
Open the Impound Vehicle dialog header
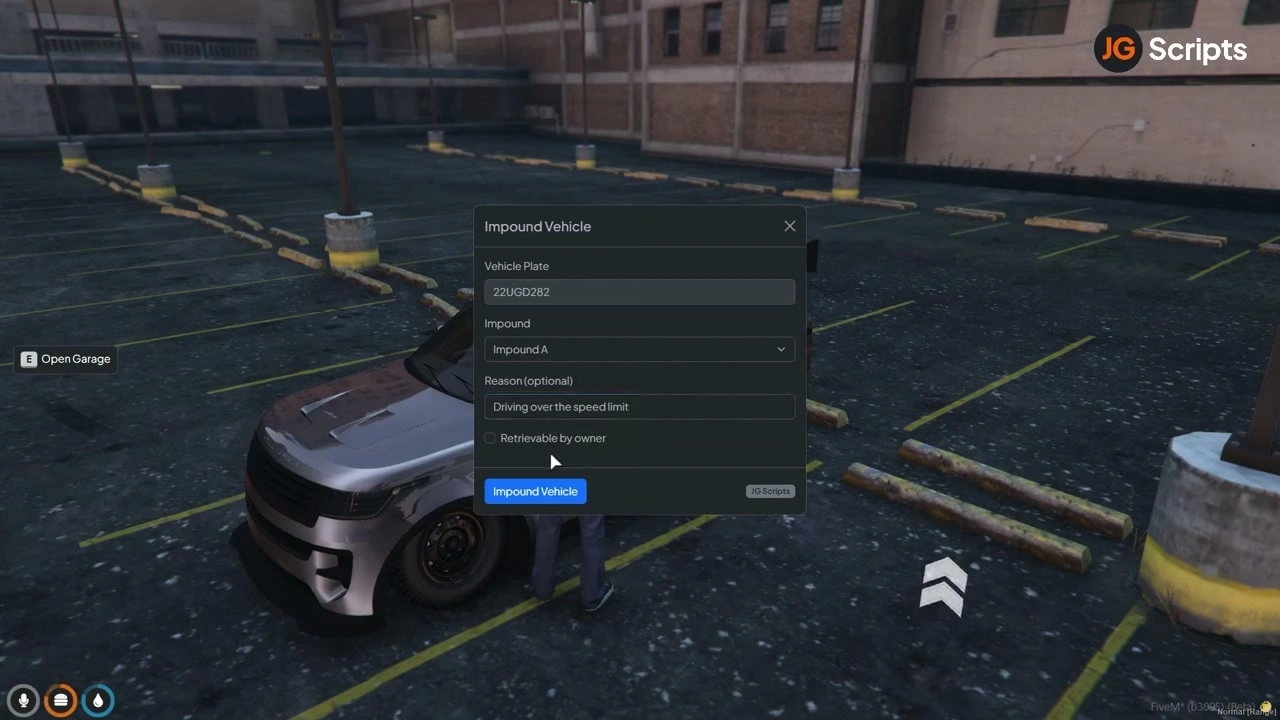(x=537, y=226)
